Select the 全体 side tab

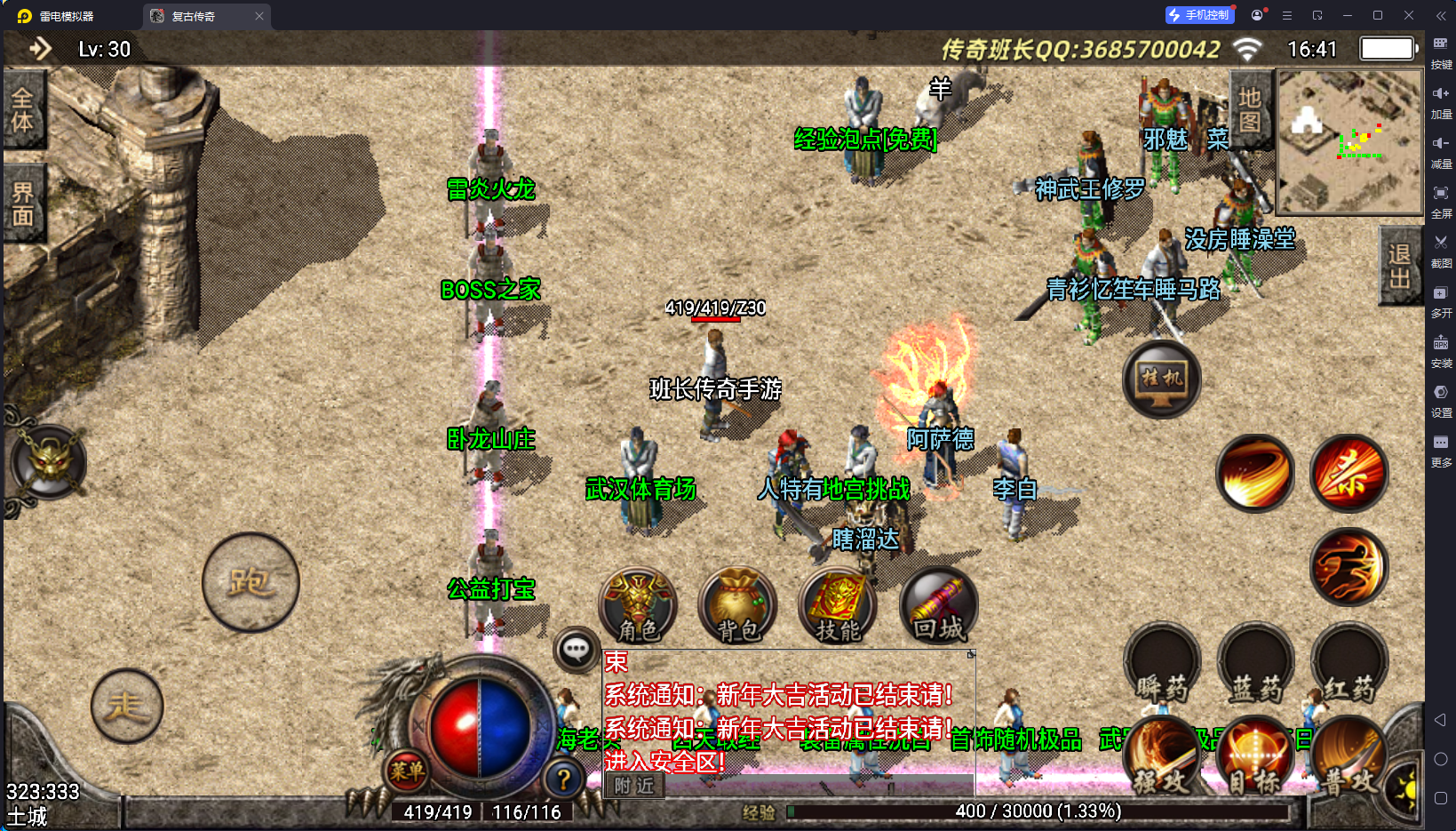coord(23,110)
